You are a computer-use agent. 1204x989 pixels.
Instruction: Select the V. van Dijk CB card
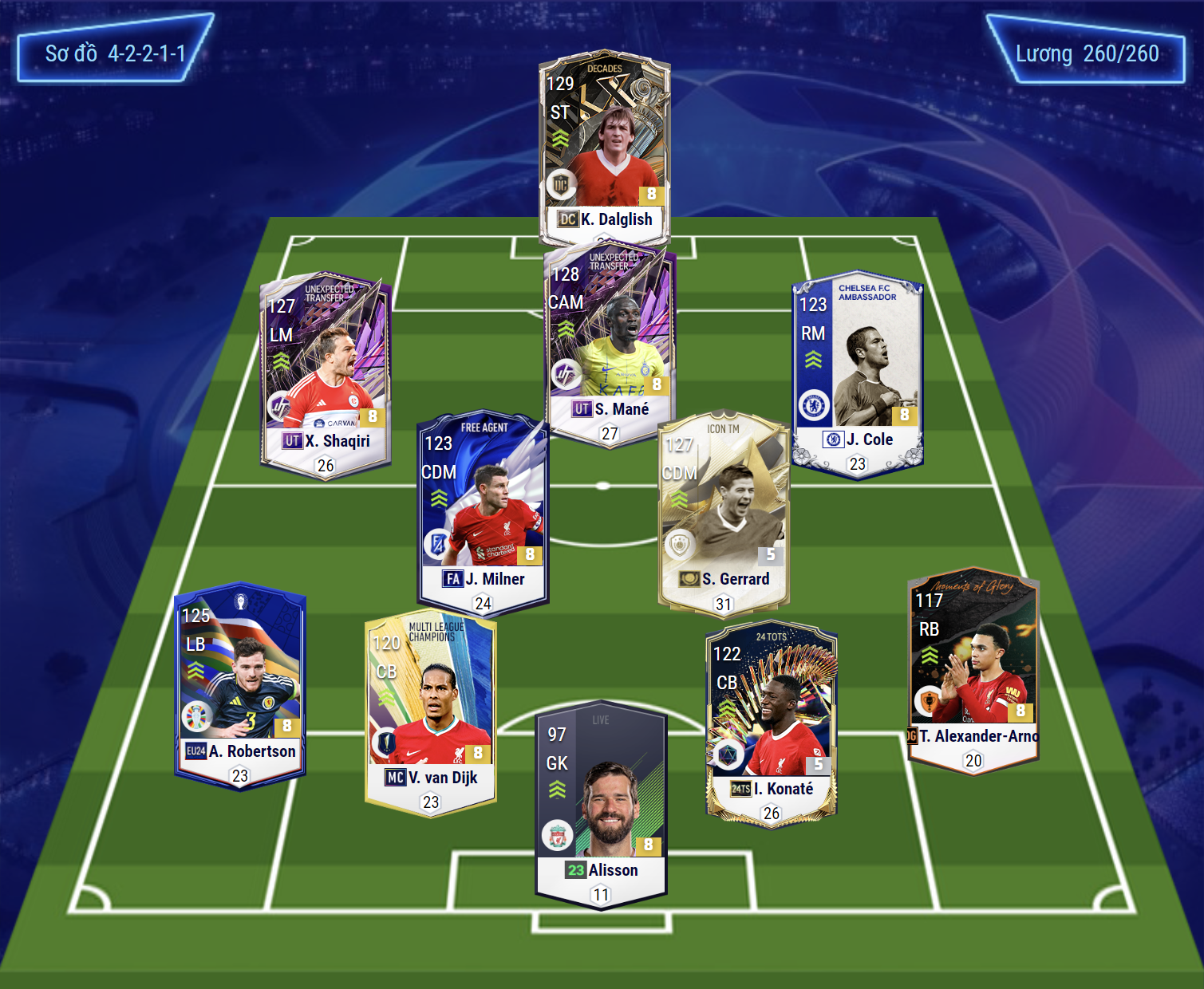431,711
